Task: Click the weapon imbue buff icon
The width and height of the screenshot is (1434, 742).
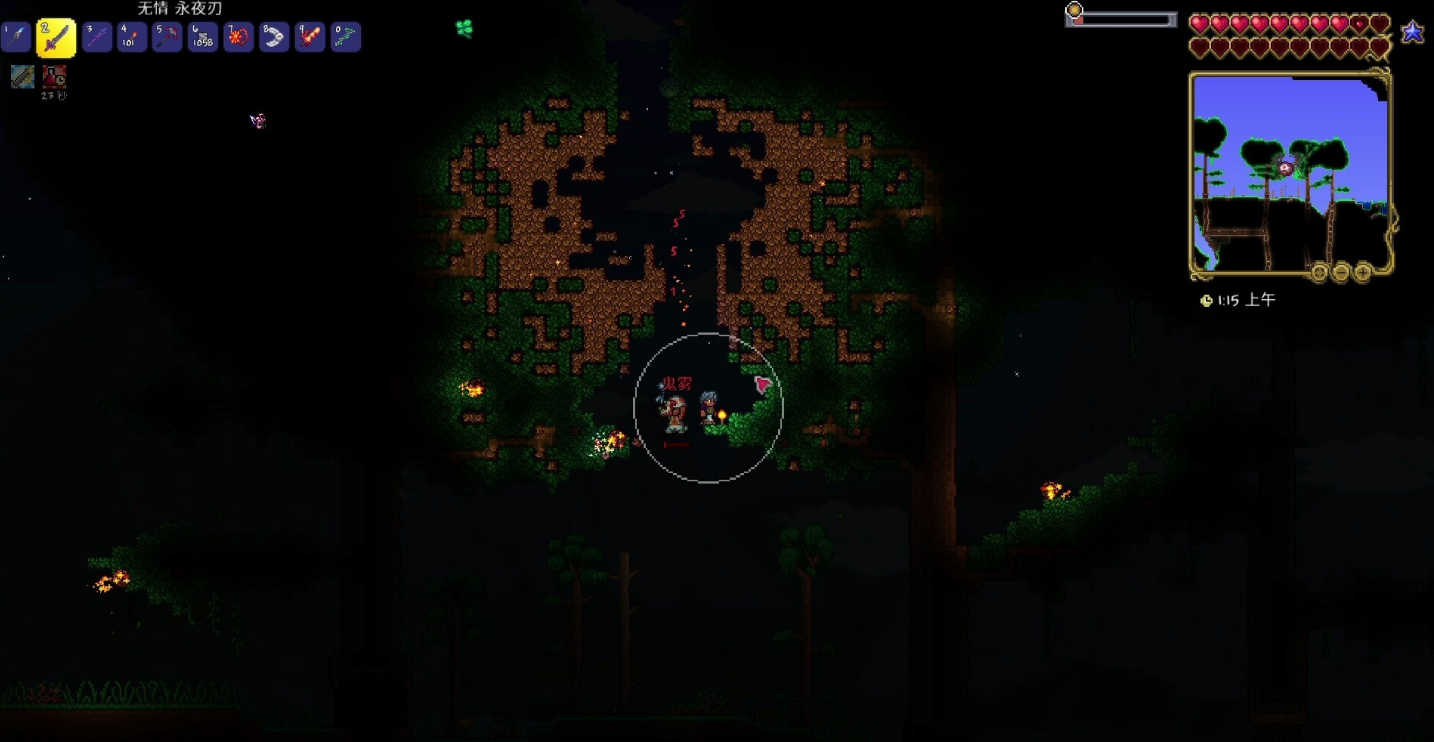Action: click(x=22, y=76)
